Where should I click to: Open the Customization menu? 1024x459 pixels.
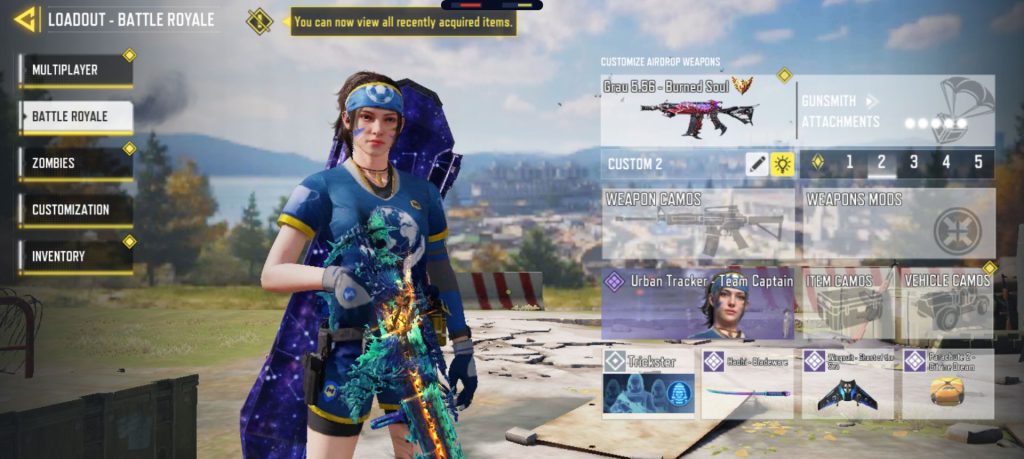(75, 210)
